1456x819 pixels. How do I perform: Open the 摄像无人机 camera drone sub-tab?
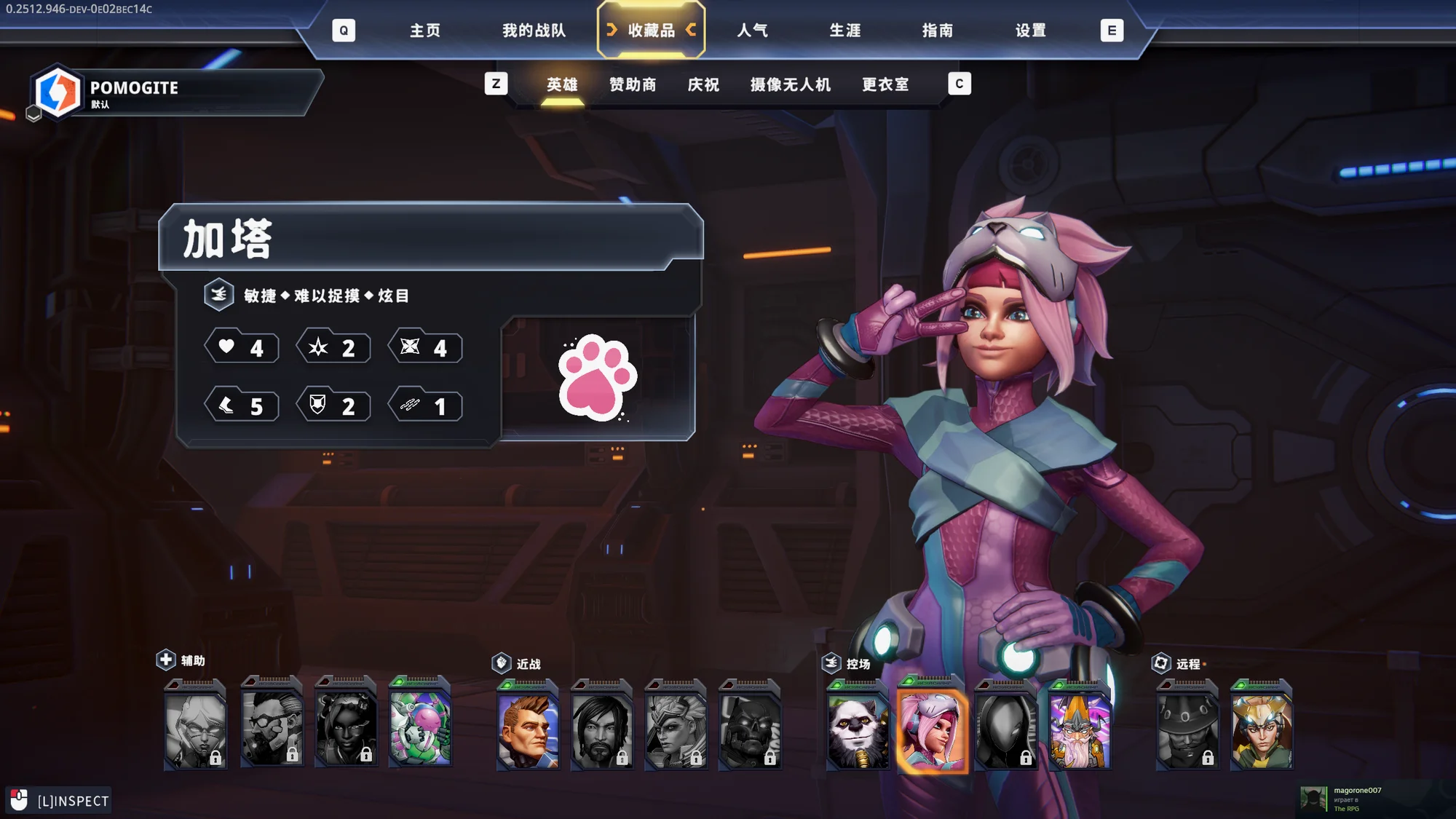pyautogui.click(x=791, y=85)
